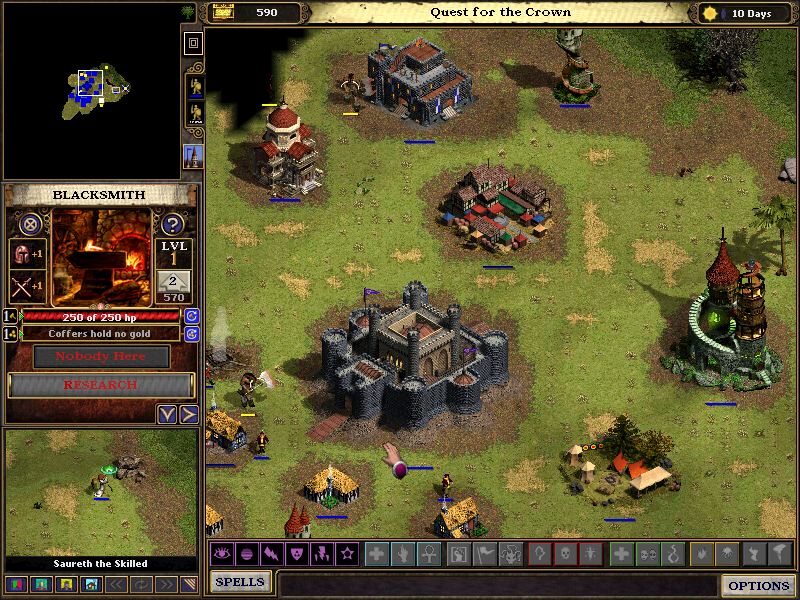Click the tower building icon beside minimap
The height and width of the screenshot is (600, 800).
point(193,157)
